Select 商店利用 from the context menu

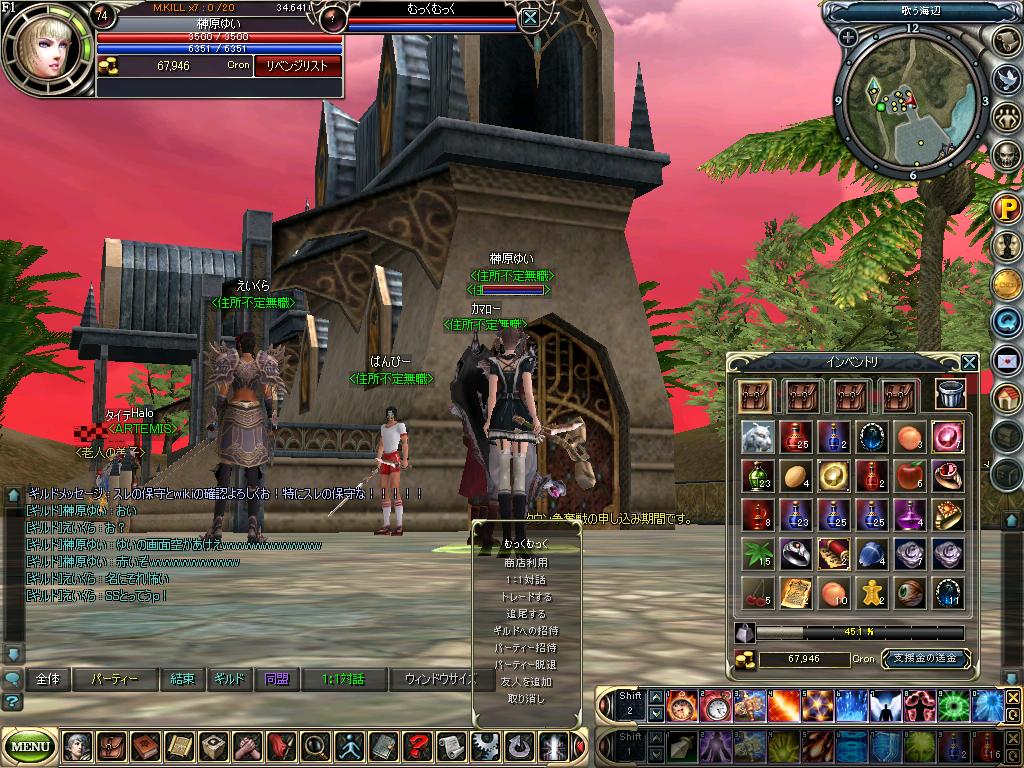(x=526, y=563)
